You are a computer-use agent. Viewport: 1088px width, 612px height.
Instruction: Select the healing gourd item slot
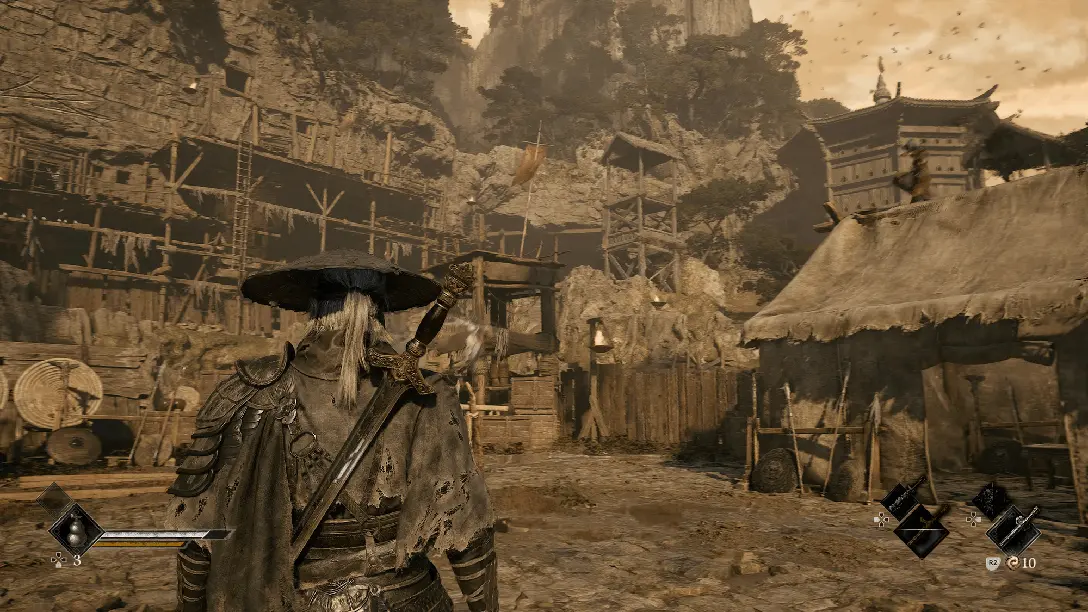click(76, 528)
